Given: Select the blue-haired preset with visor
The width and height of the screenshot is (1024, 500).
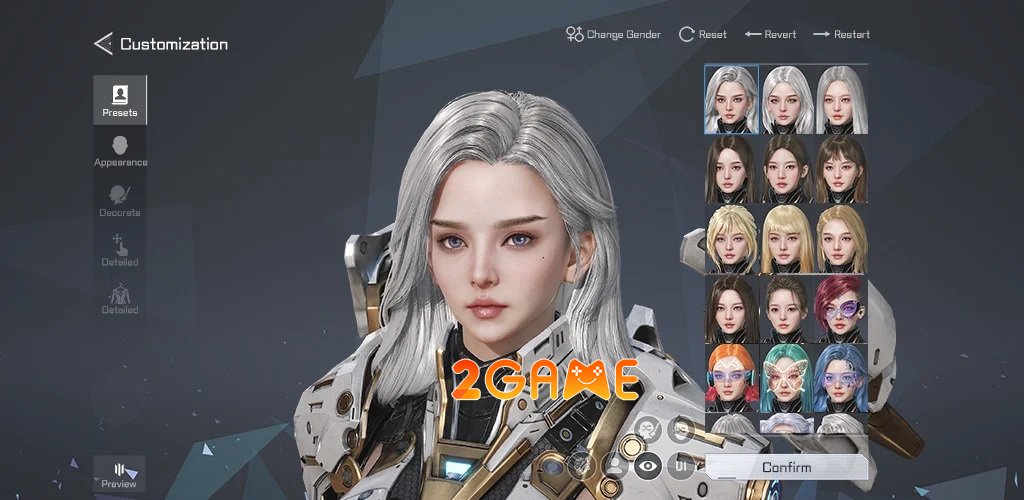Looking at the screenshot, I should 841,378.
